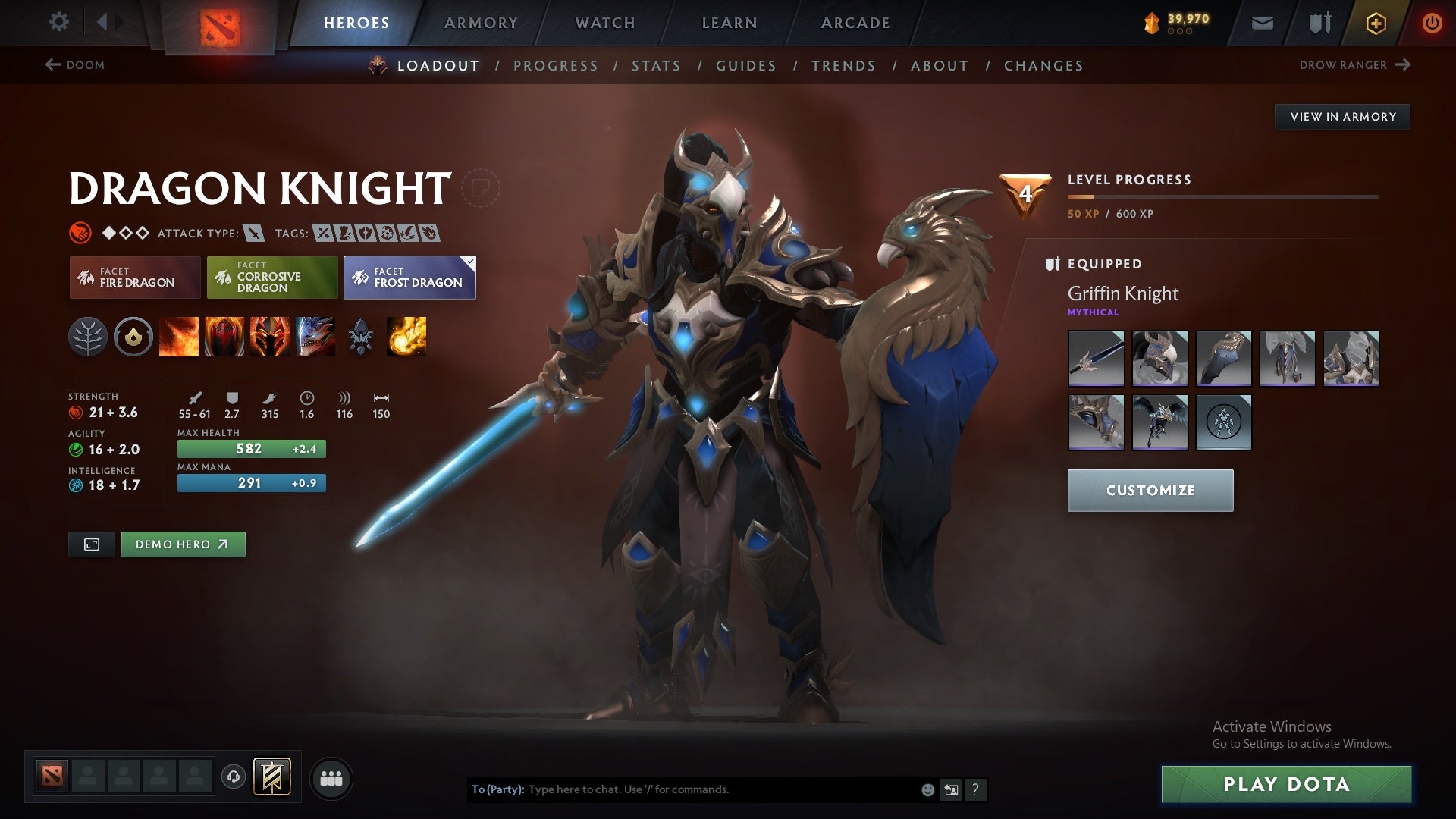The height and width of the screenshot is (819, 1456).
Task: Open the voice chat headset icon
Action: point(232,777)
